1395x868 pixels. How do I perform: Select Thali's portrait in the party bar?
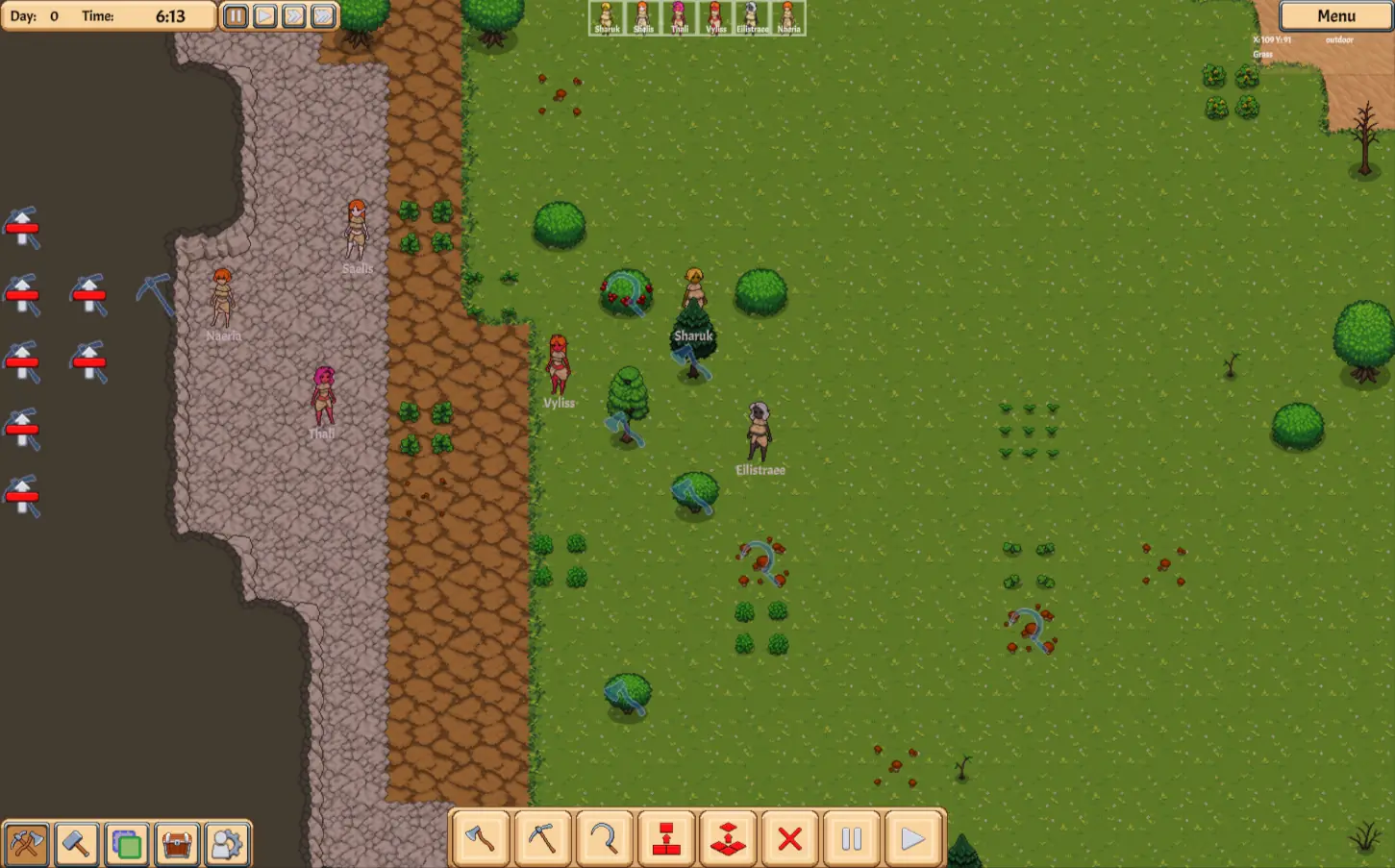click(x=680, y=18)
